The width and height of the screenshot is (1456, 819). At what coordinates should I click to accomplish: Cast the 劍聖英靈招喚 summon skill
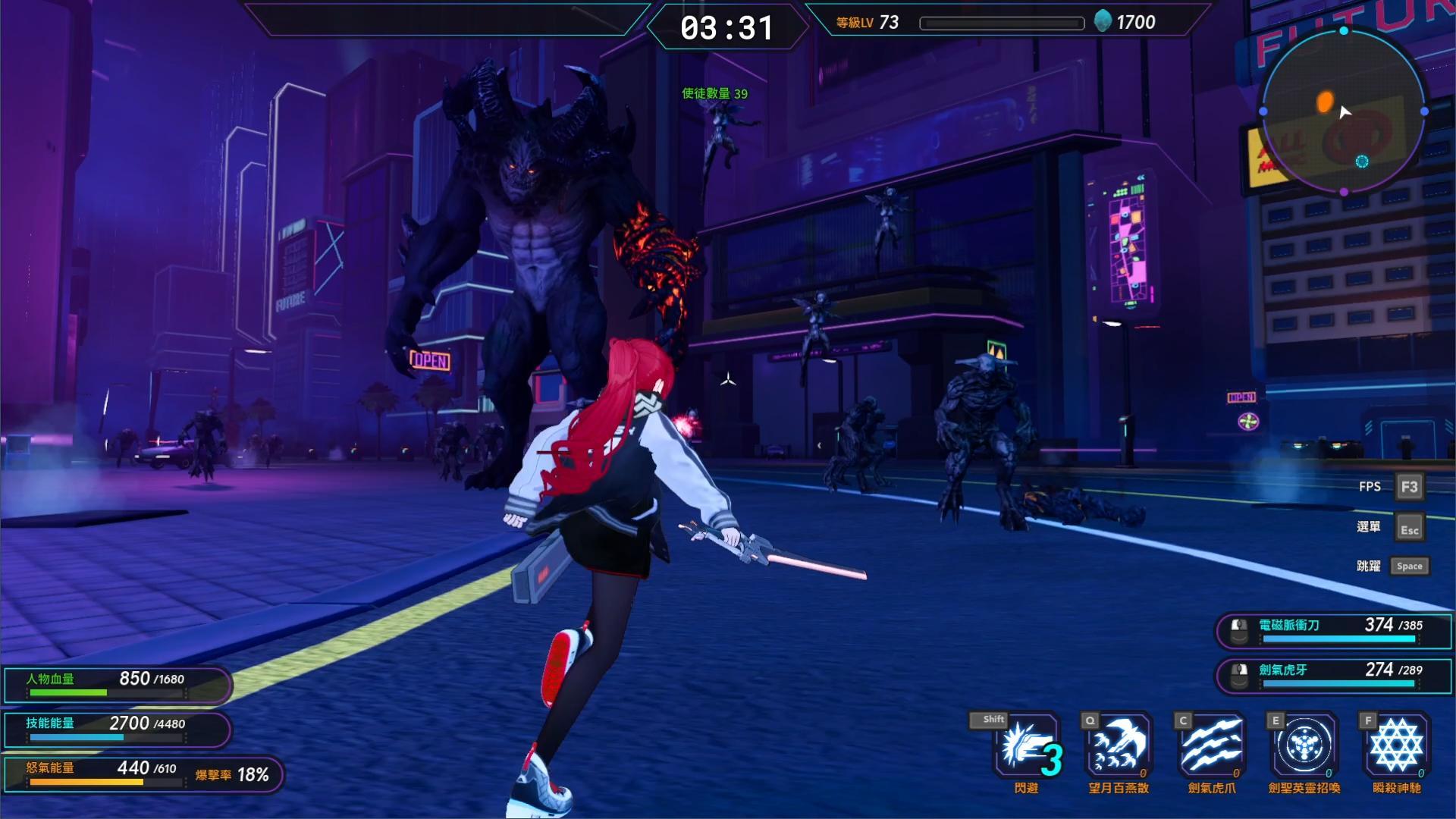(1304, 746)
